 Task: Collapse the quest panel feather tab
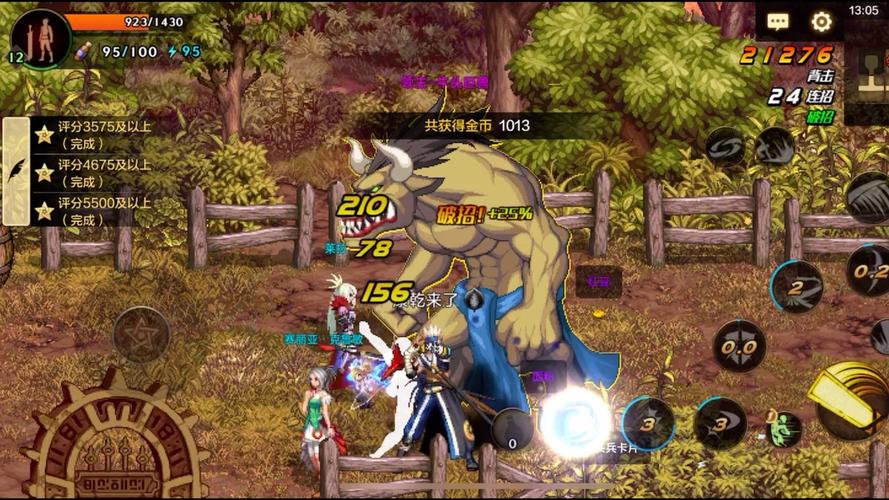point(17,170)
